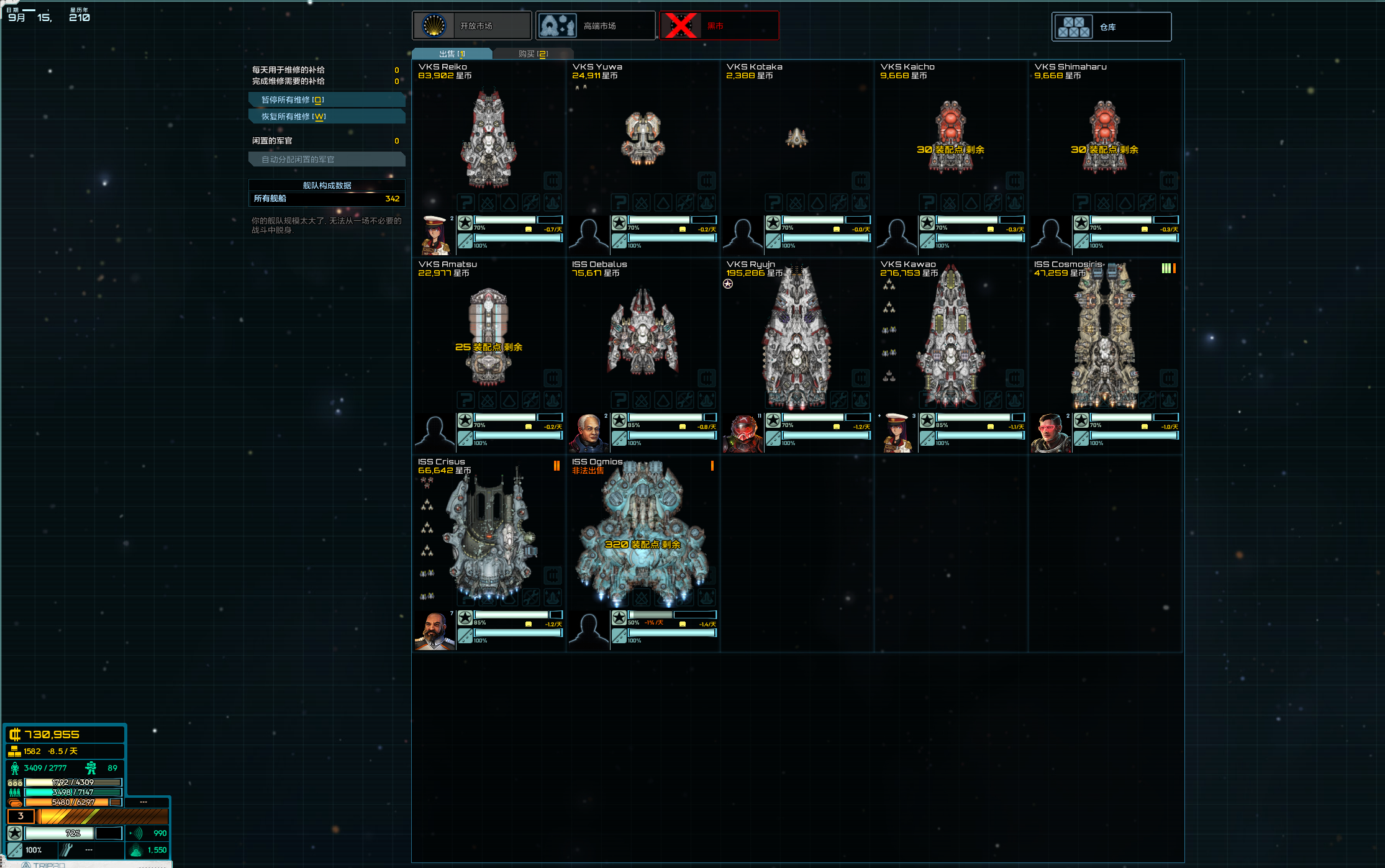Click 自动分配闲置的军官 button
Image resolution: width=1385 pixels, height=868 pixels.
pos(327,160)
